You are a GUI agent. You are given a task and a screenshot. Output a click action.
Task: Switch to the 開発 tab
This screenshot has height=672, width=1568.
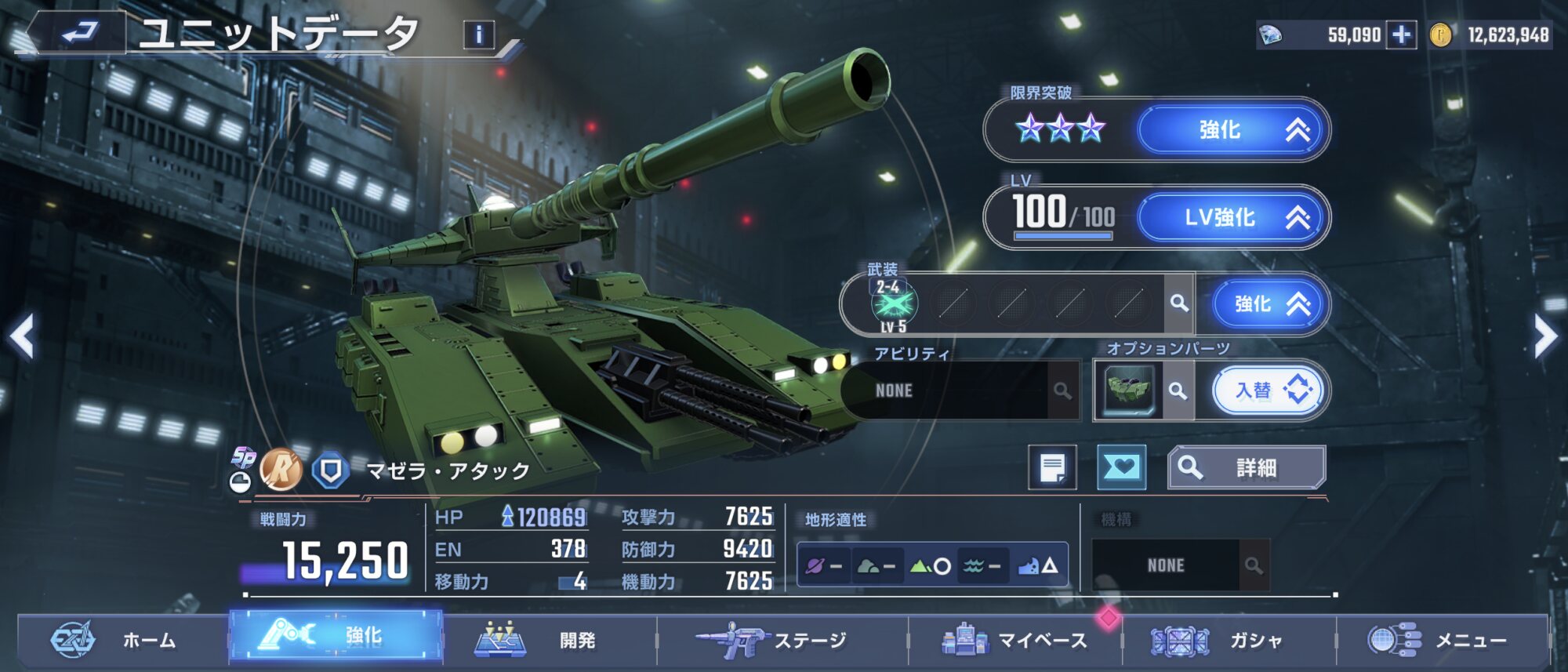pyautogui.click(x=549, y=641)
